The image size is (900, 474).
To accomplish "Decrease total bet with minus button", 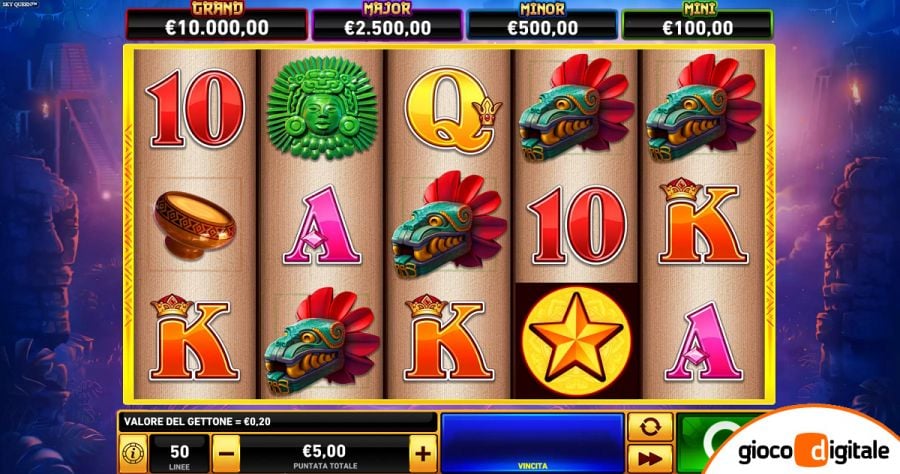I will (226, 453).
